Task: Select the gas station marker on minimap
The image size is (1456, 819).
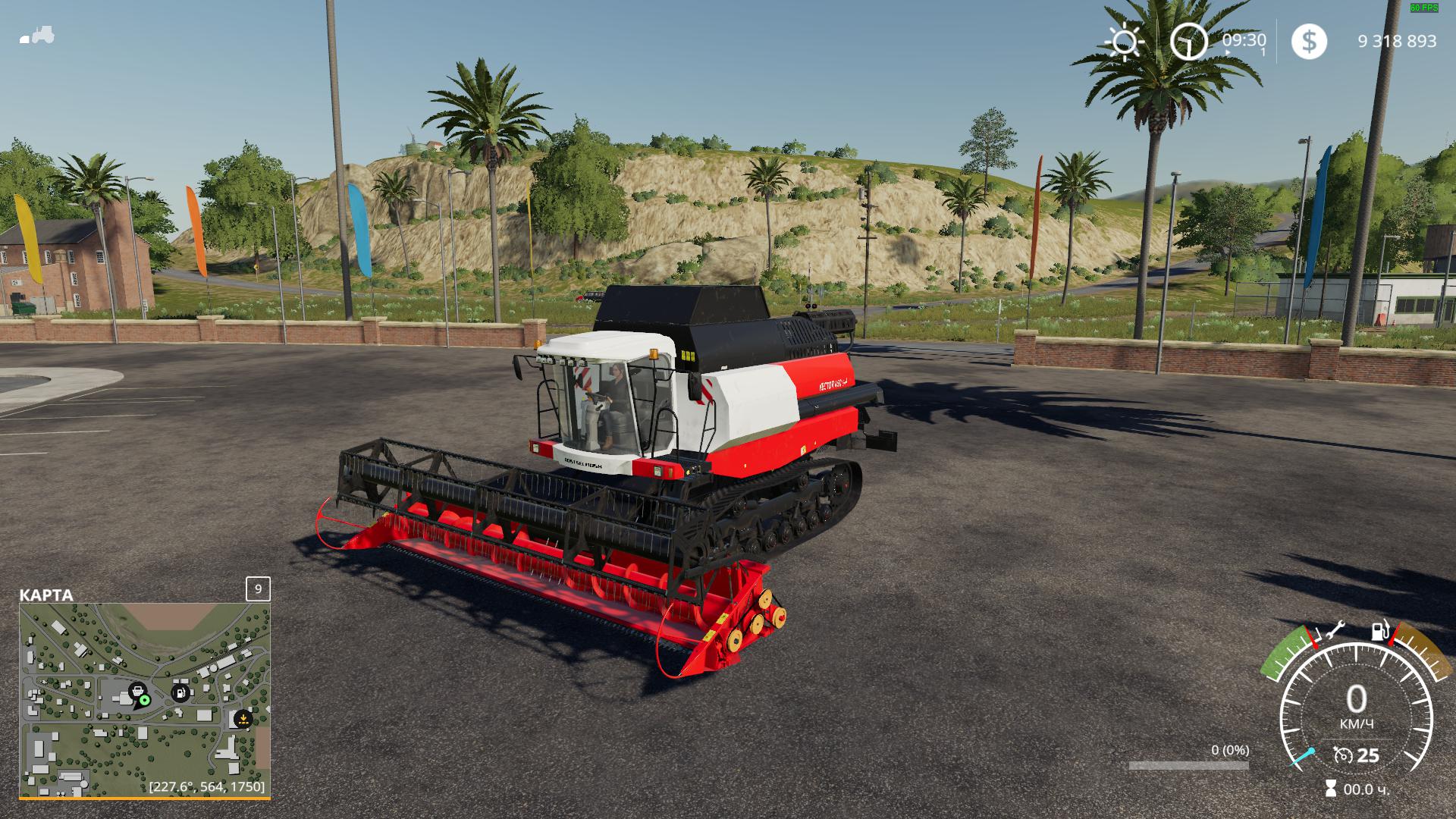Action: (180, 692)
